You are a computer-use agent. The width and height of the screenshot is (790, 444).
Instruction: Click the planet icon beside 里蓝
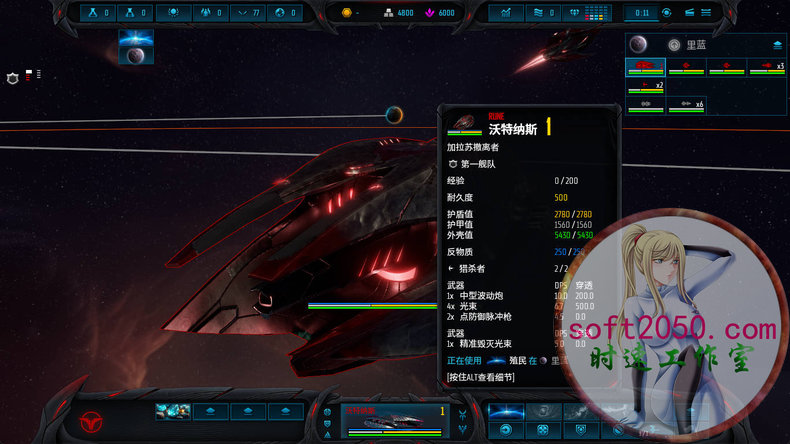pos(674,45)
